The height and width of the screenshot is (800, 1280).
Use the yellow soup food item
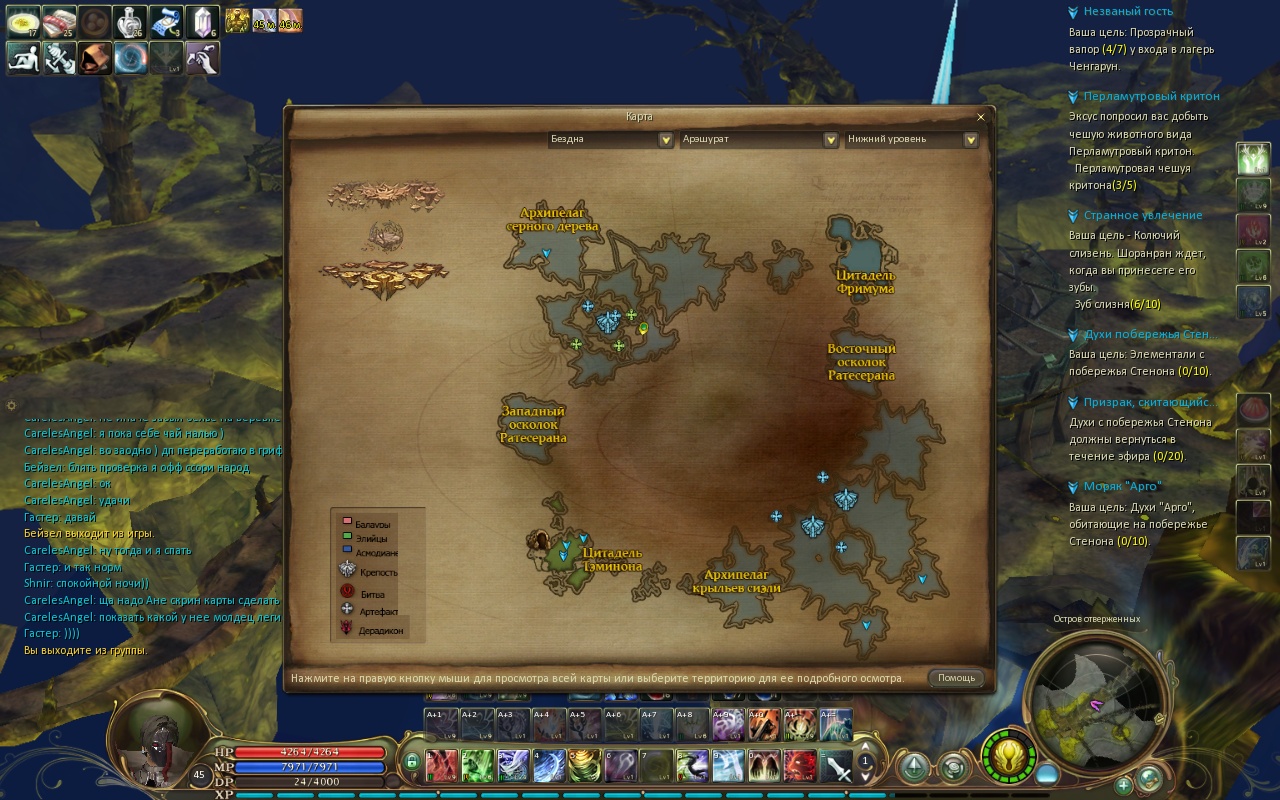24,21
